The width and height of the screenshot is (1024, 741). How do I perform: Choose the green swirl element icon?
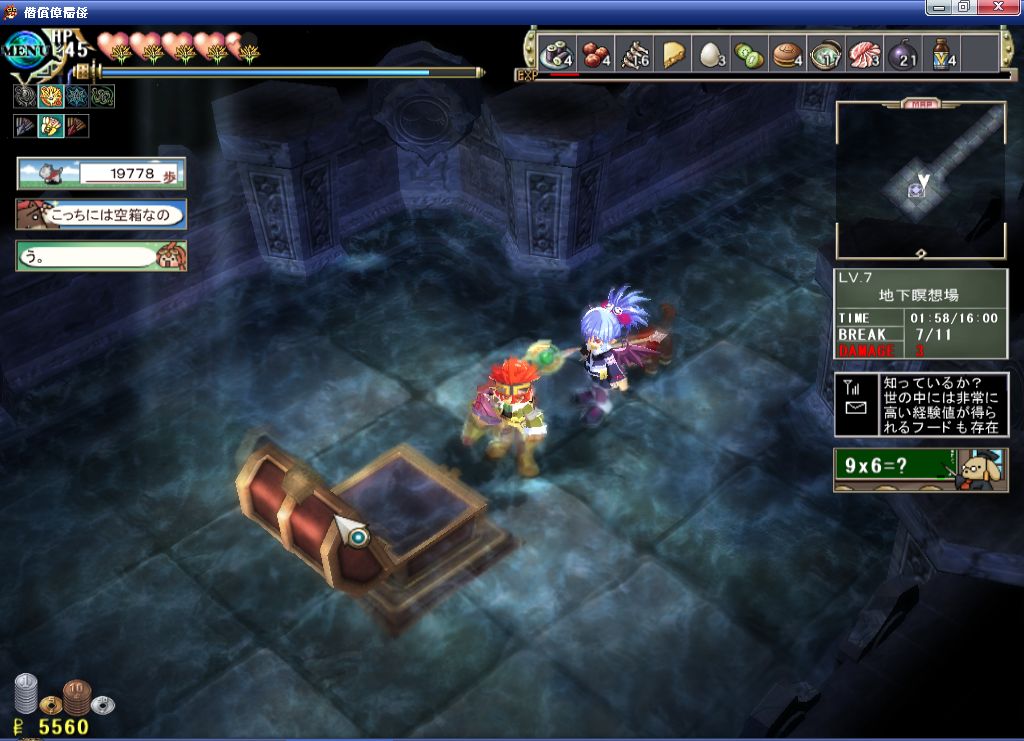(x=102, y=96)
